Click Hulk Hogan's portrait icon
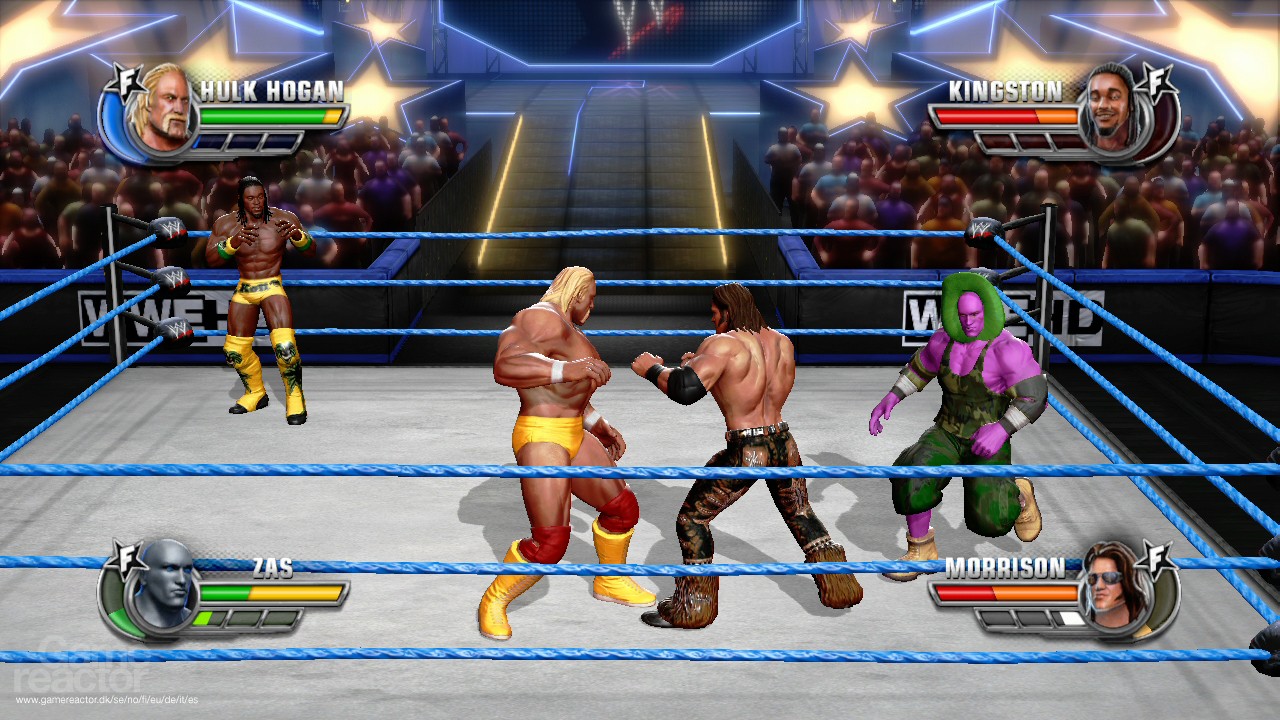The image size is (1280, 720). (165, 107)
